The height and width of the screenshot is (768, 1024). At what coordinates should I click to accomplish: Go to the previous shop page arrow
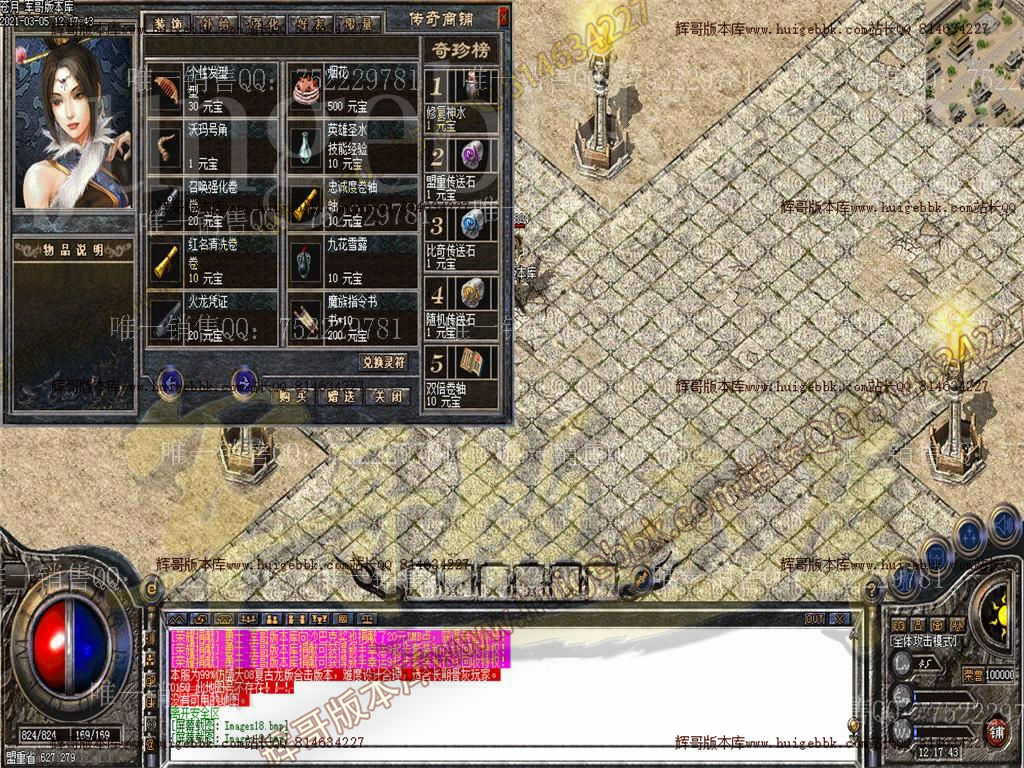pyautogui.click(x=171, y=380)
